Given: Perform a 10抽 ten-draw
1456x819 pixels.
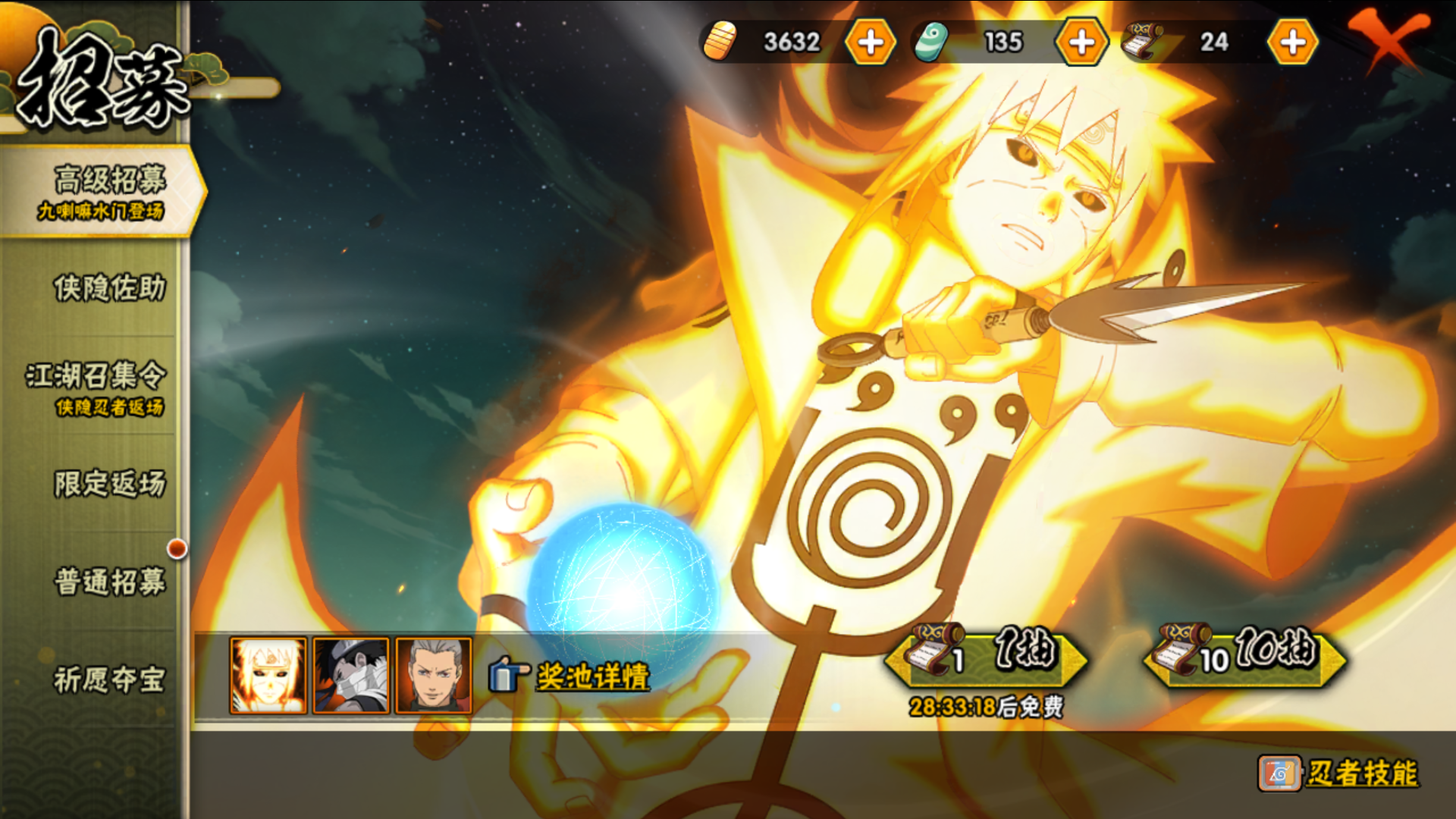Looking at the screenshot, I should (x=1245, y=654).
